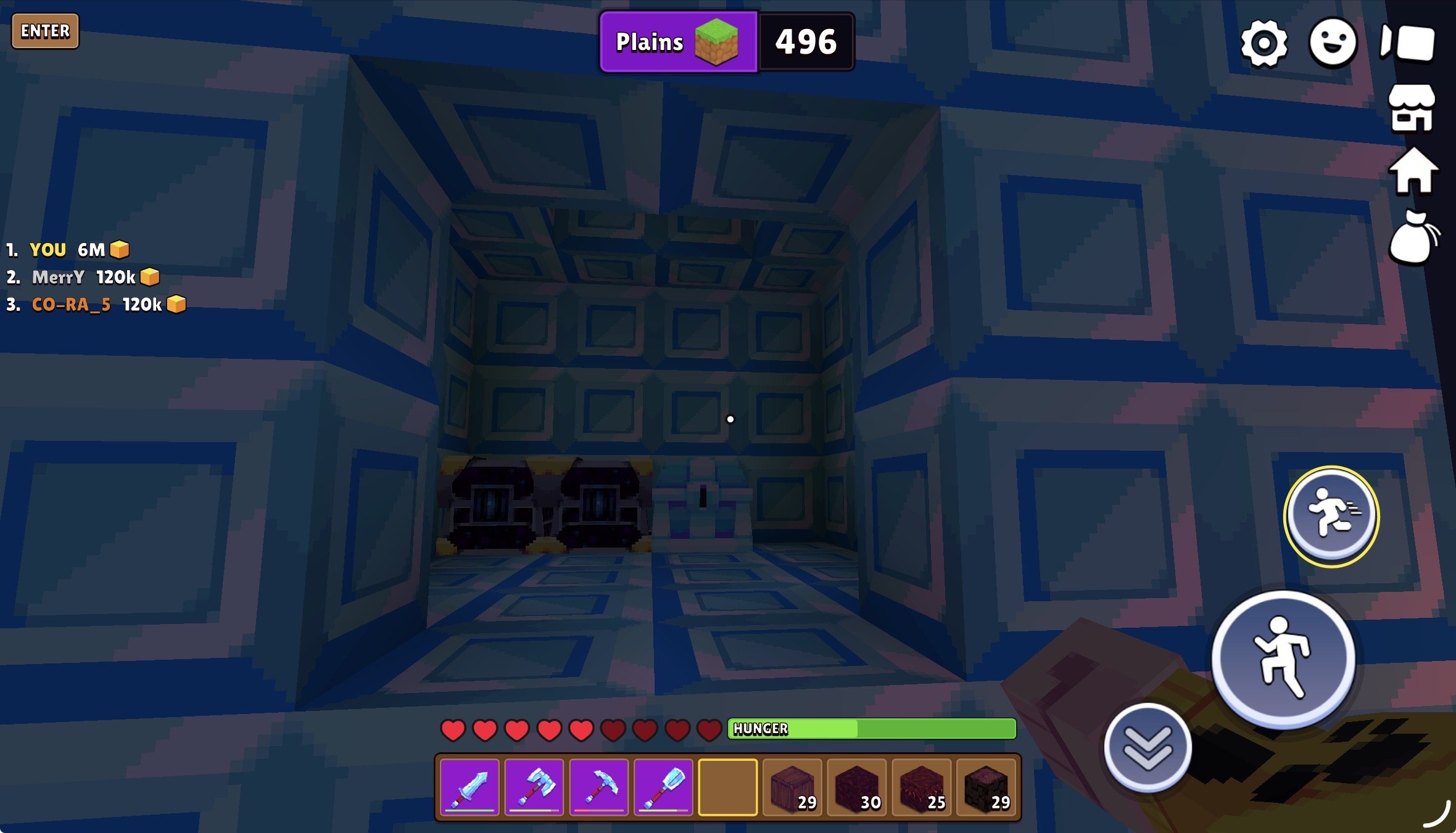This screenshot has width=1456, height=833.
Task: Open the gear settings menu
Action: tap(1264, 43)
